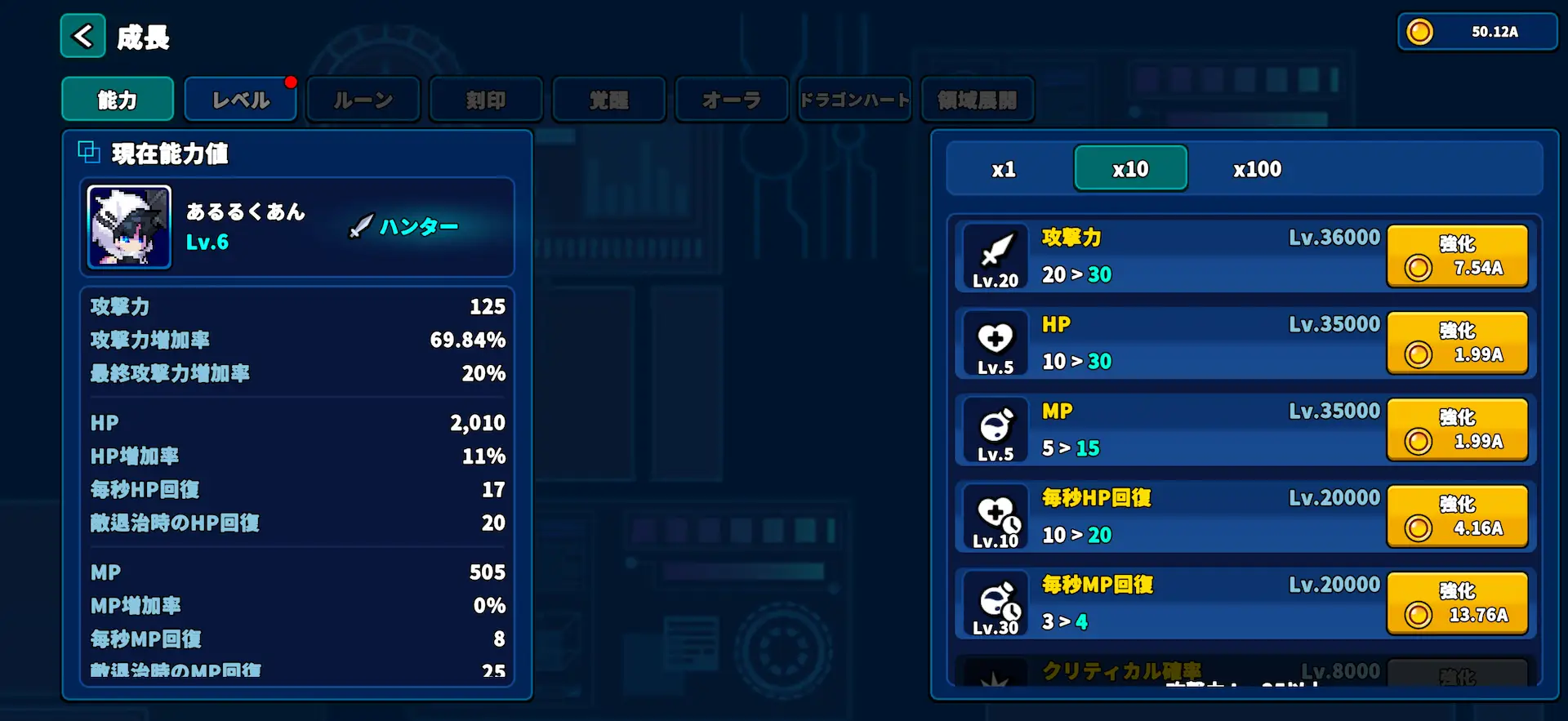Open the 覚醒 tab
Image resolution: width=1568 pixels, height=721 pixels.
[608, 99]
